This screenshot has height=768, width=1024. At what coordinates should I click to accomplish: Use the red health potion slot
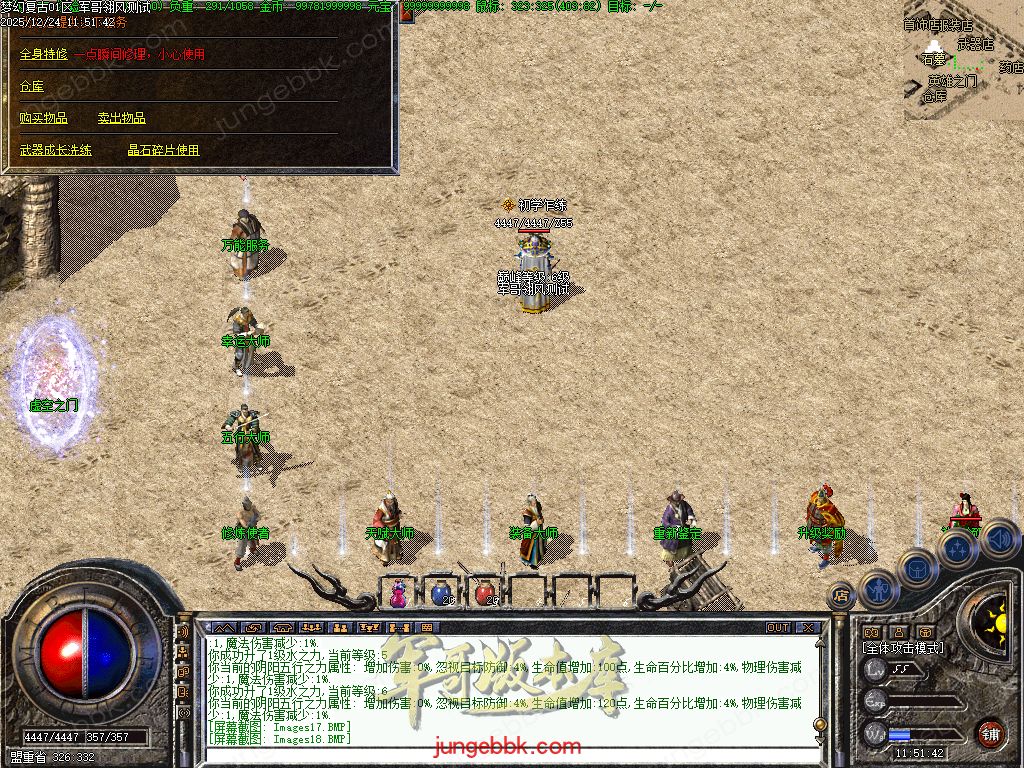pyautogui.click(x=485, y=593)
